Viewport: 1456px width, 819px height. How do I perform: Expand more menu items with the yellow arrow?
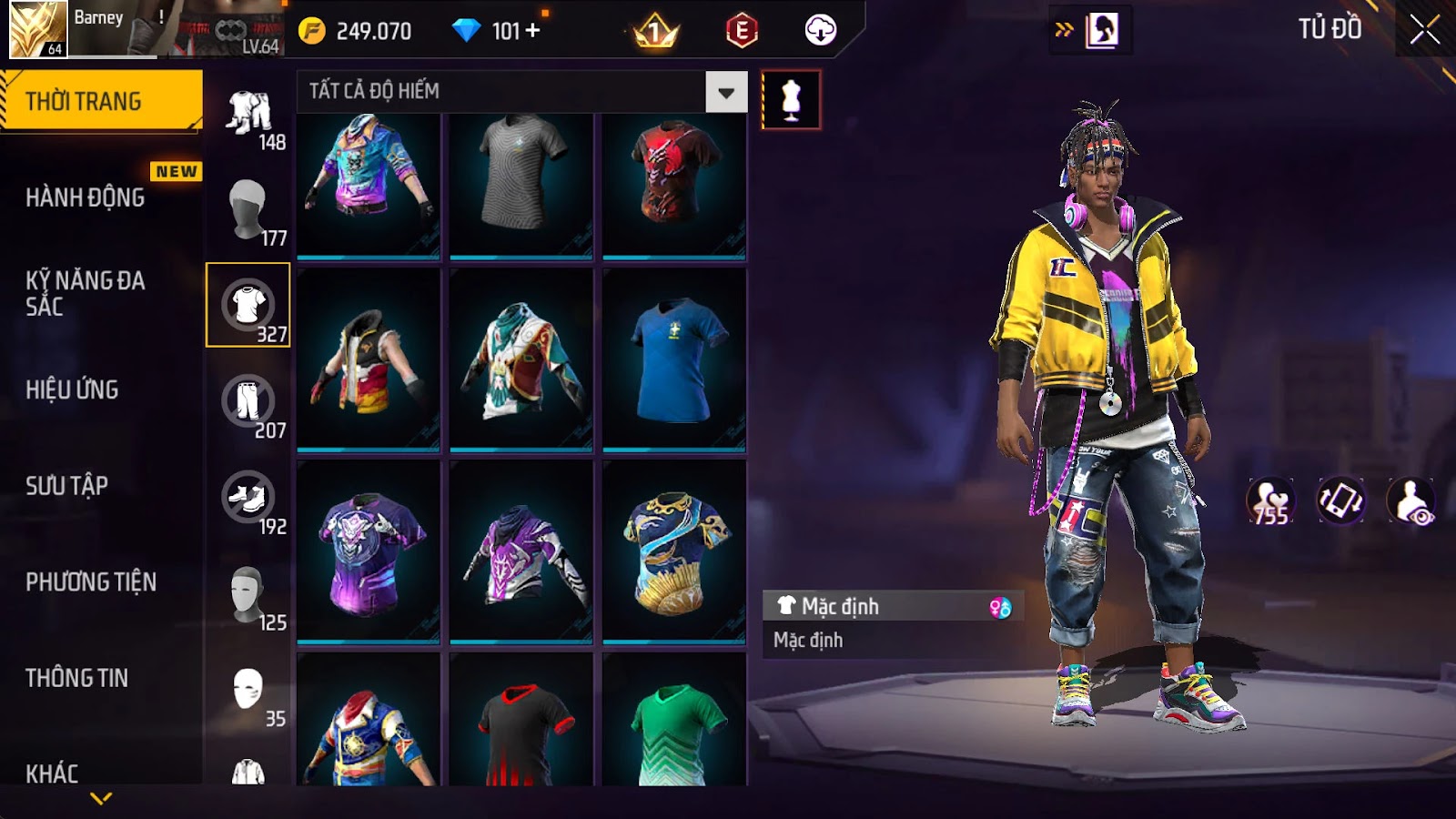click(101, 798)
